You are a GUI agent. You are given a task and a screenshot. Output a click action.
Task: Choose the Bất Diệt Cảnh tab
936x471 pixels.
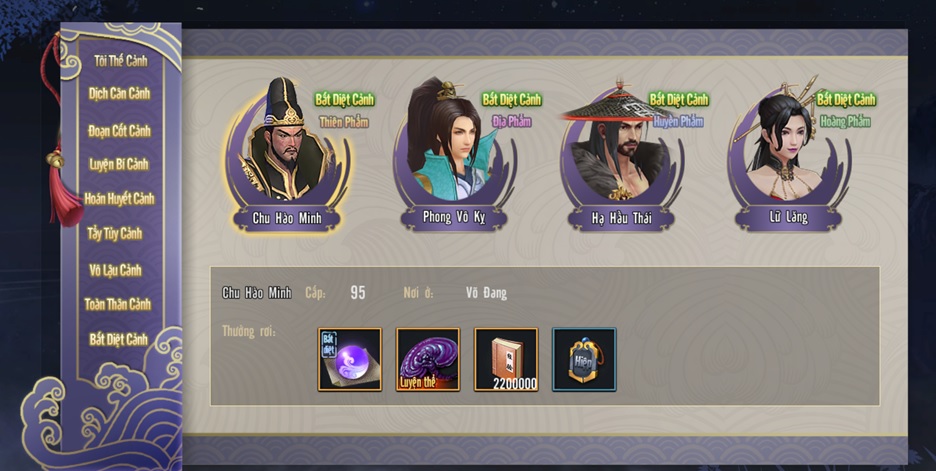(118, 339)
